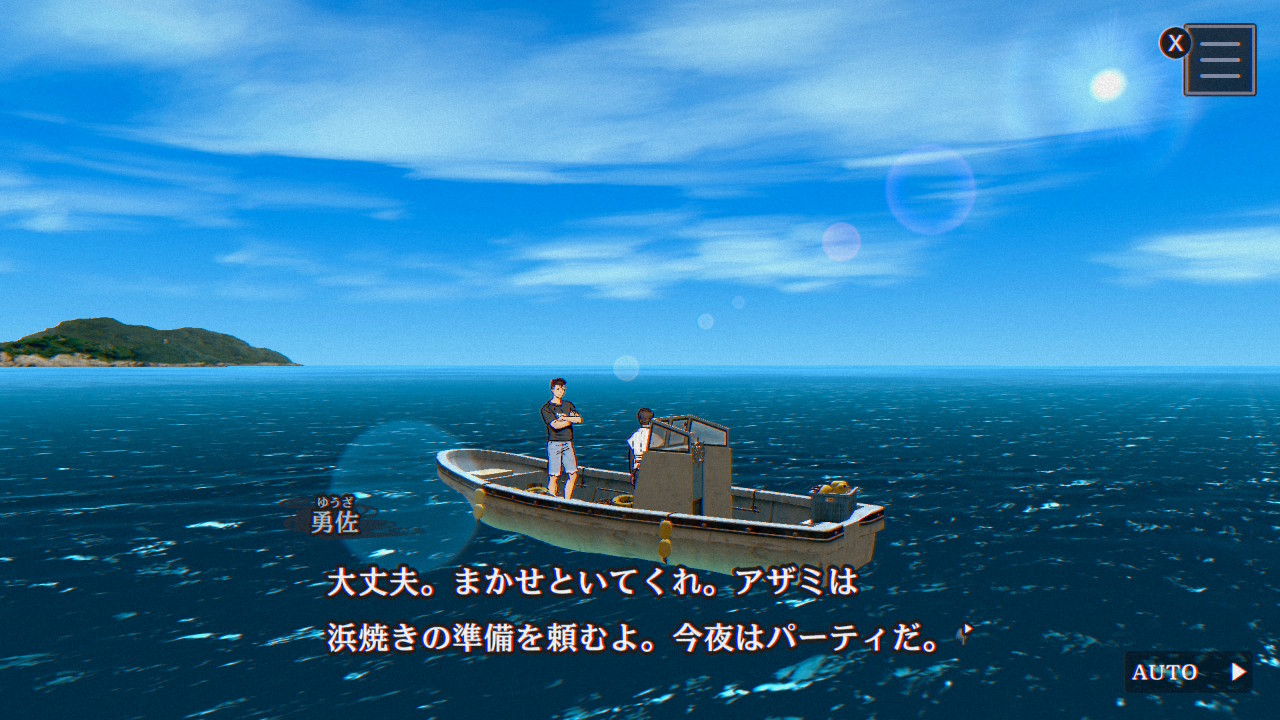Click the circular X shortcut indicator
Image resolution: width=1280 pixels, height=720 pixels.
coord(1175,42)
